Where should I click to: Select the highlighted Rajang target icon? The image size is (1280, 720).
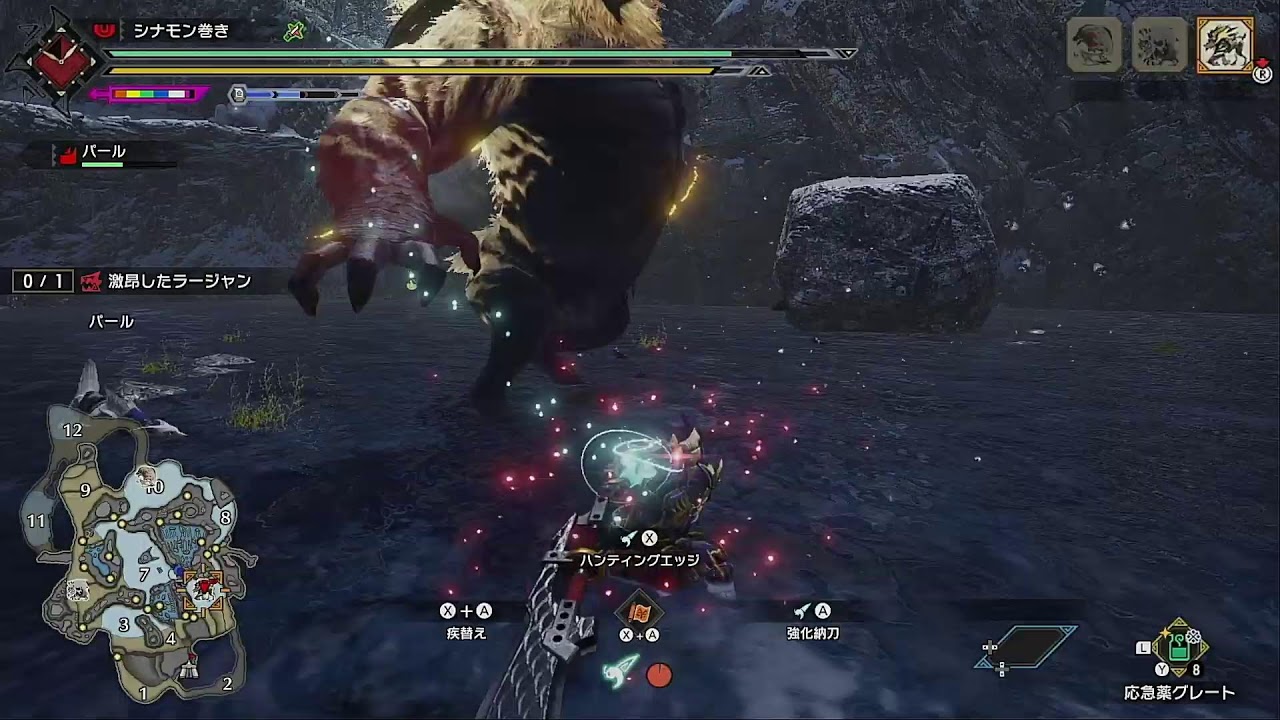1225,45
